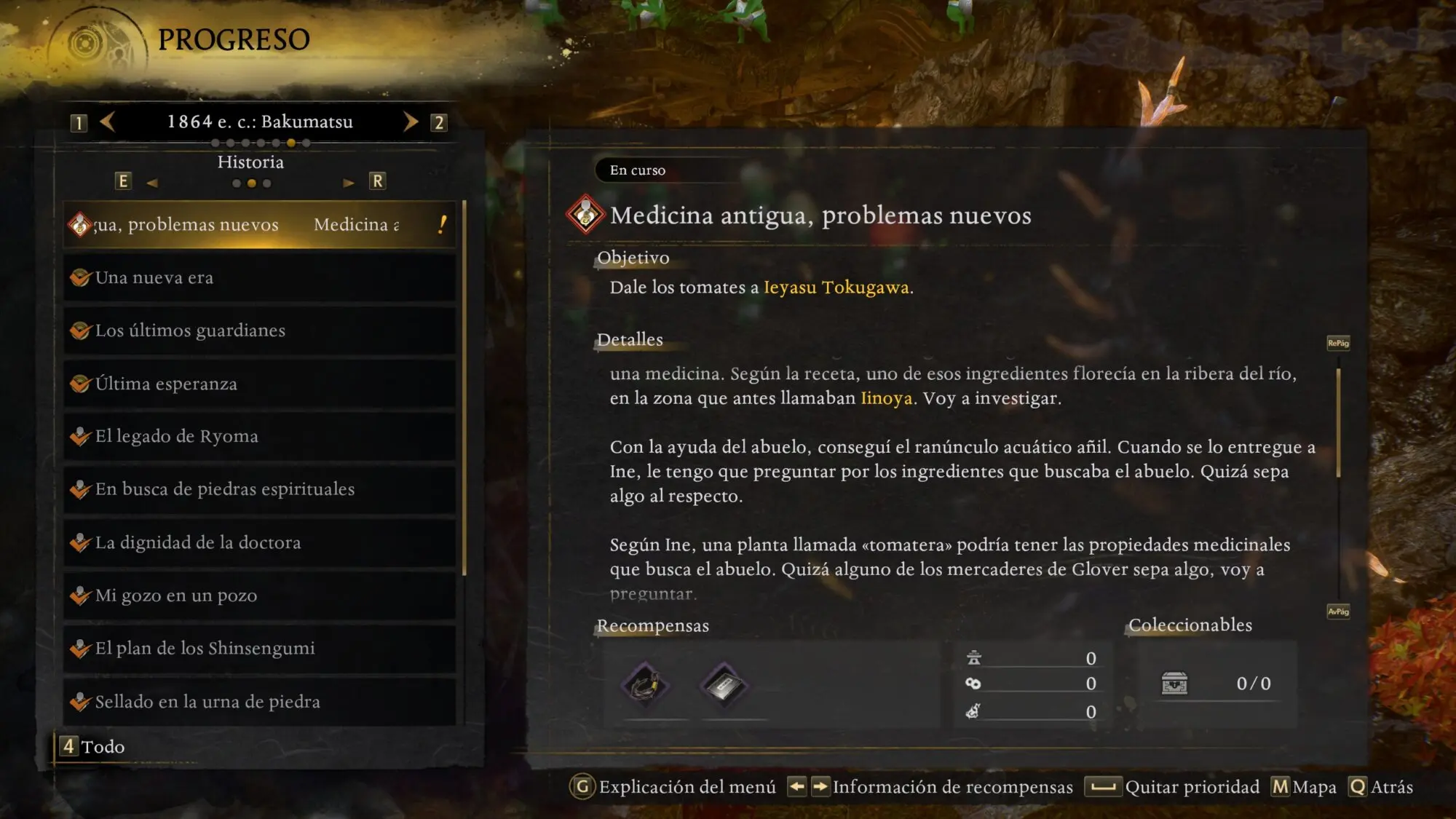Open the Una nueva era mission entry

coord(259,278)
